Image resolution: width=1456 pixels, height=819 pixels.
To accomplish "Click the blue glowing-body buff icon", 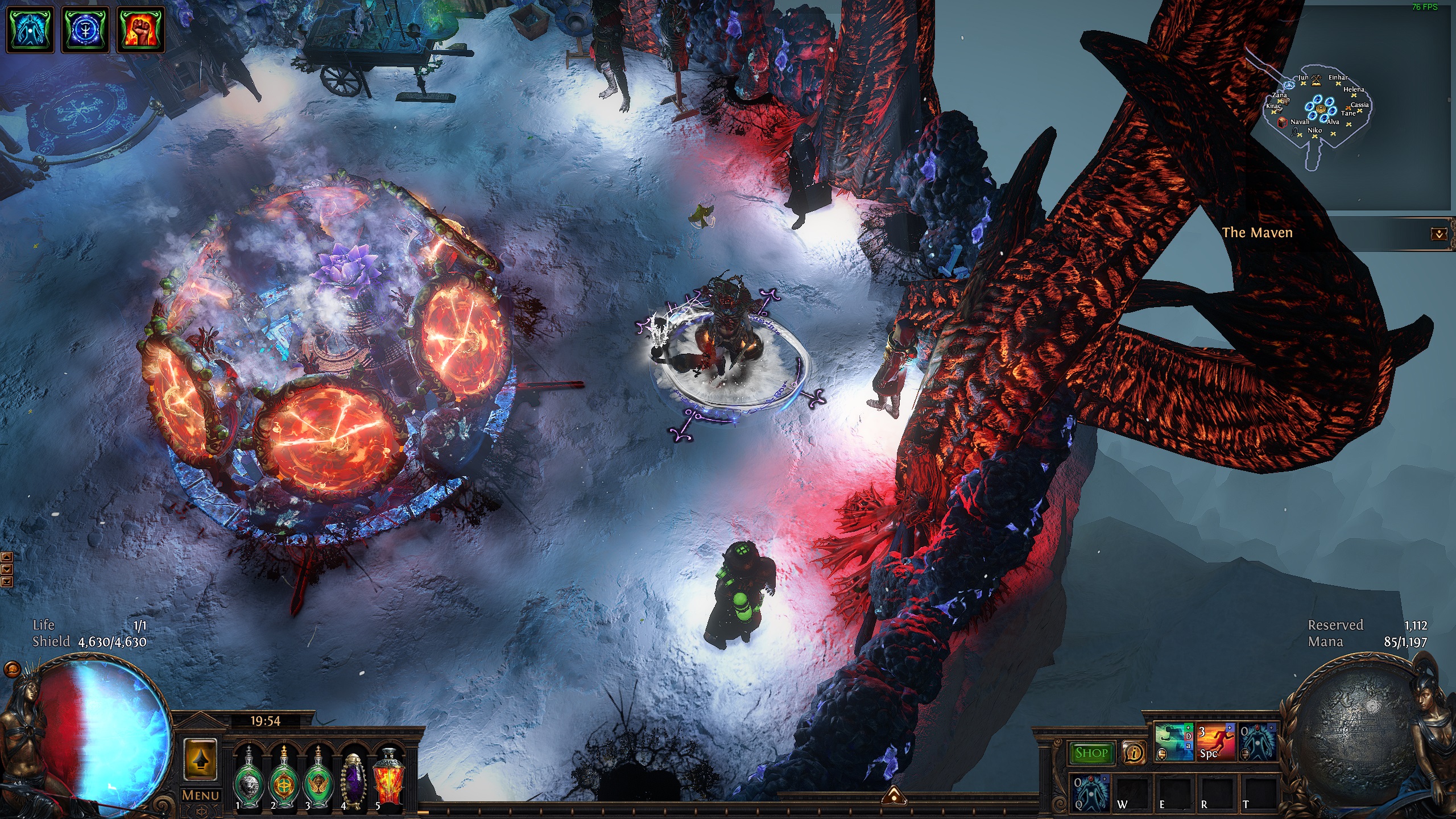I will [30, 29].
